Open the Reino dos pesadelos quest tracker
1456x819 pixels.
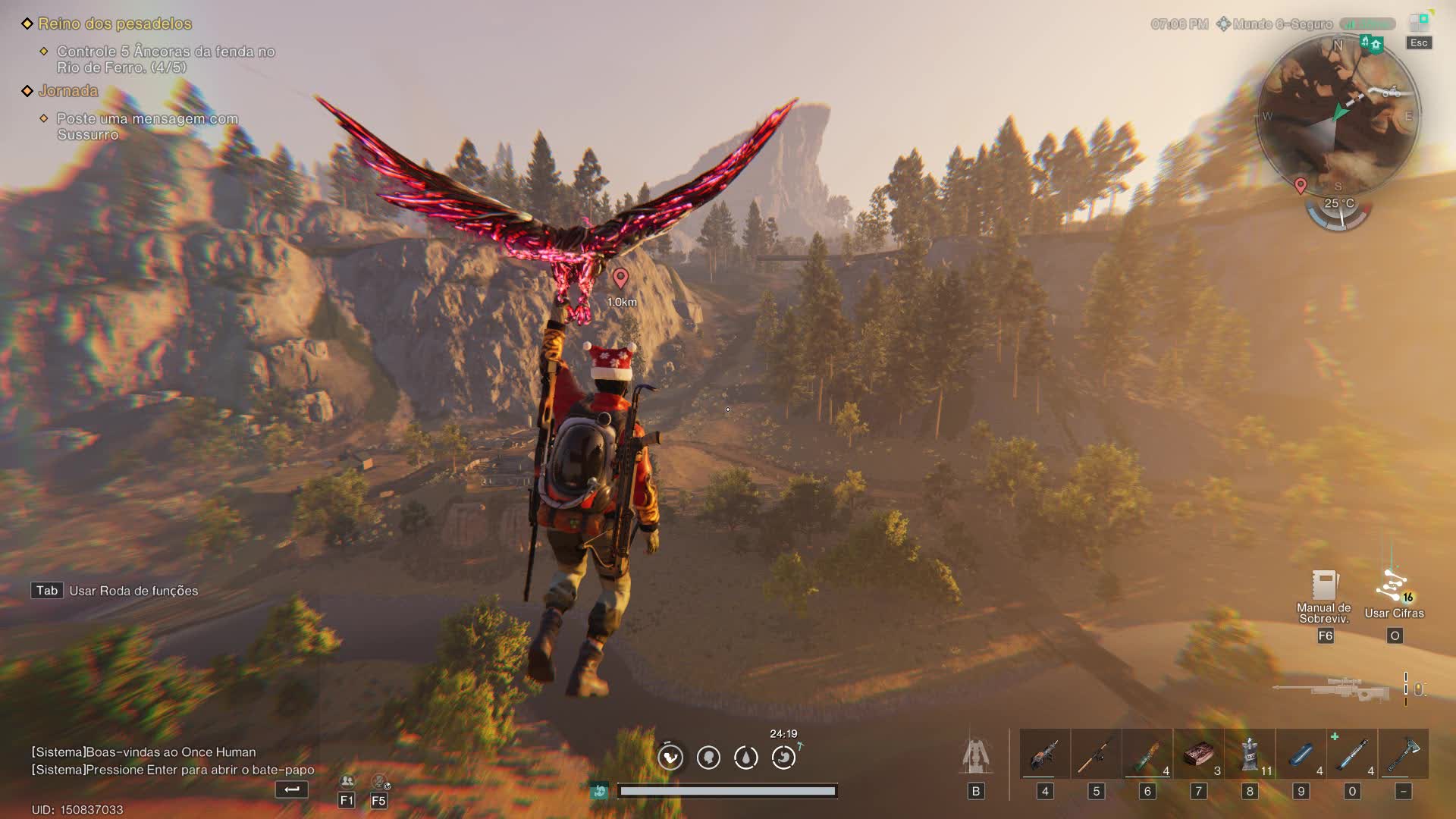point(115,24)
